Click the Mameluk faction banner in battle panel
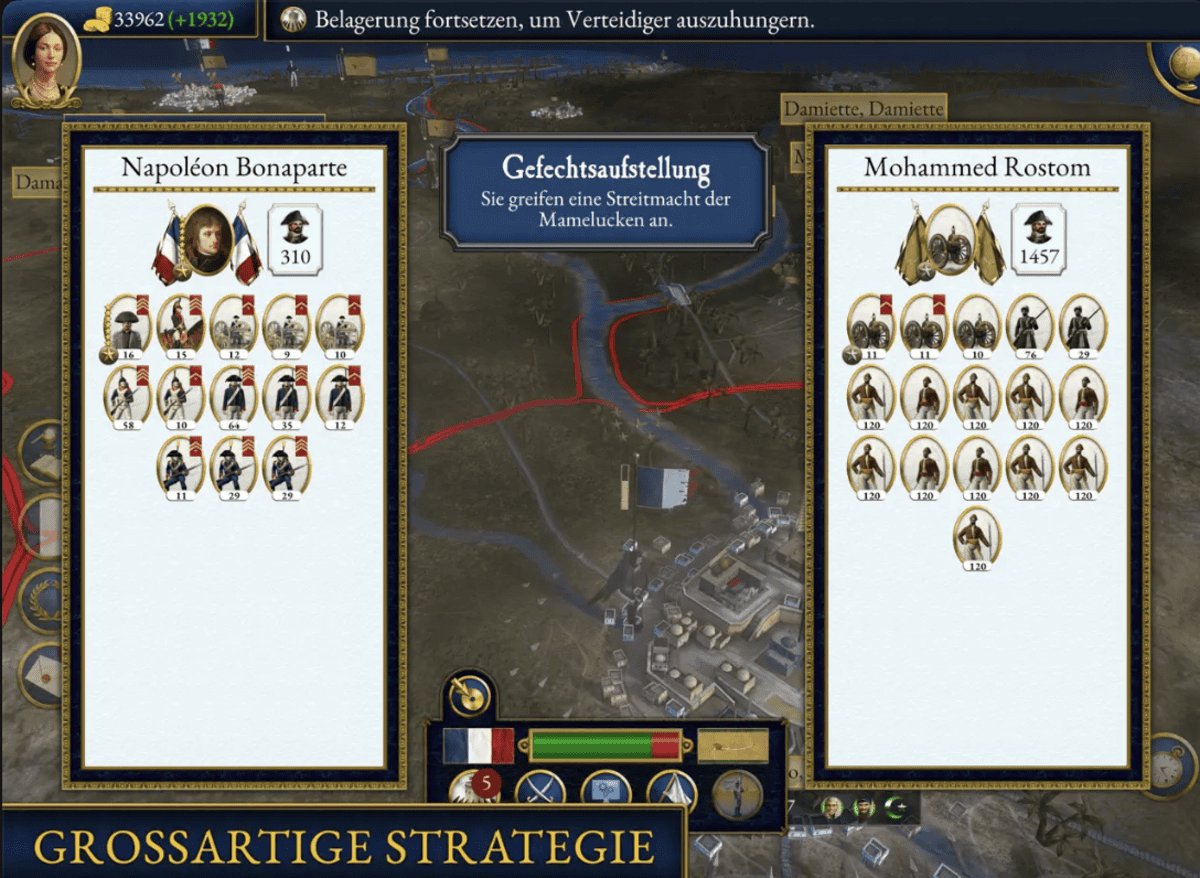1200x878 pixels. click(732, 745)
